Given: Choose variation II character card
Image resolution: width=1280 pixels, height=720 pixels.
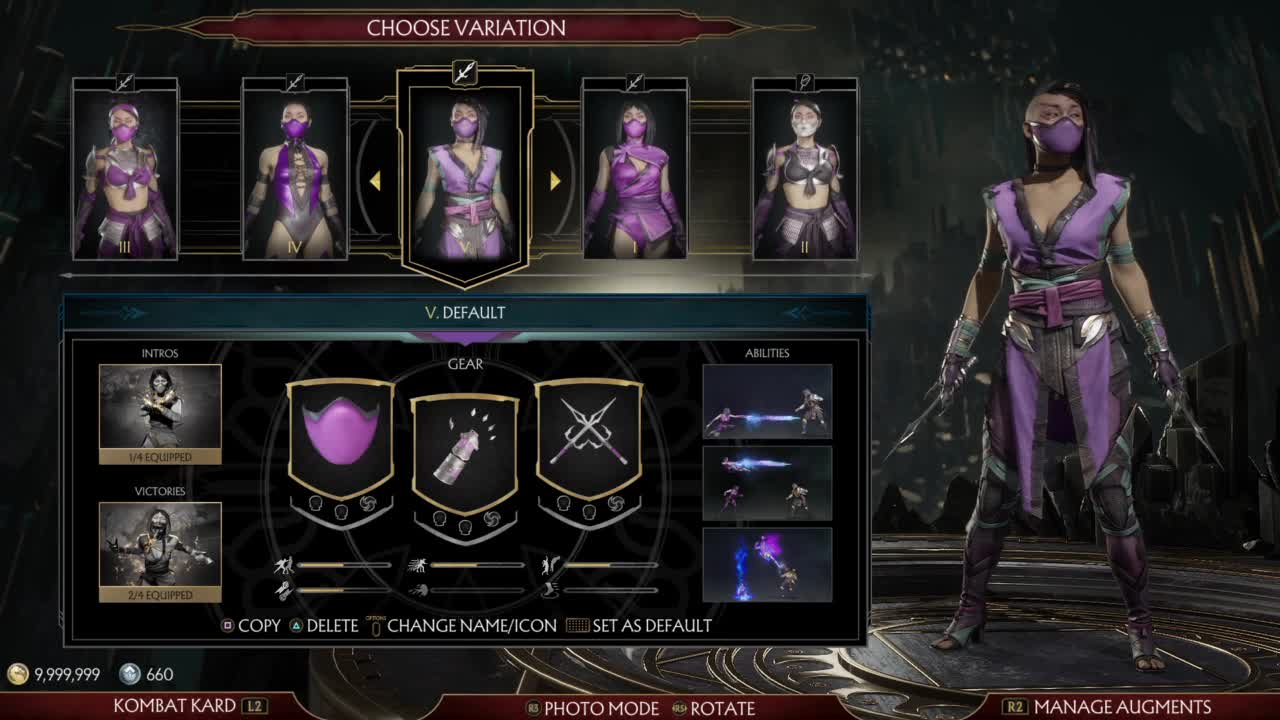Looking at the screenshot, I should pyautogui.click(x=805, y=170).
